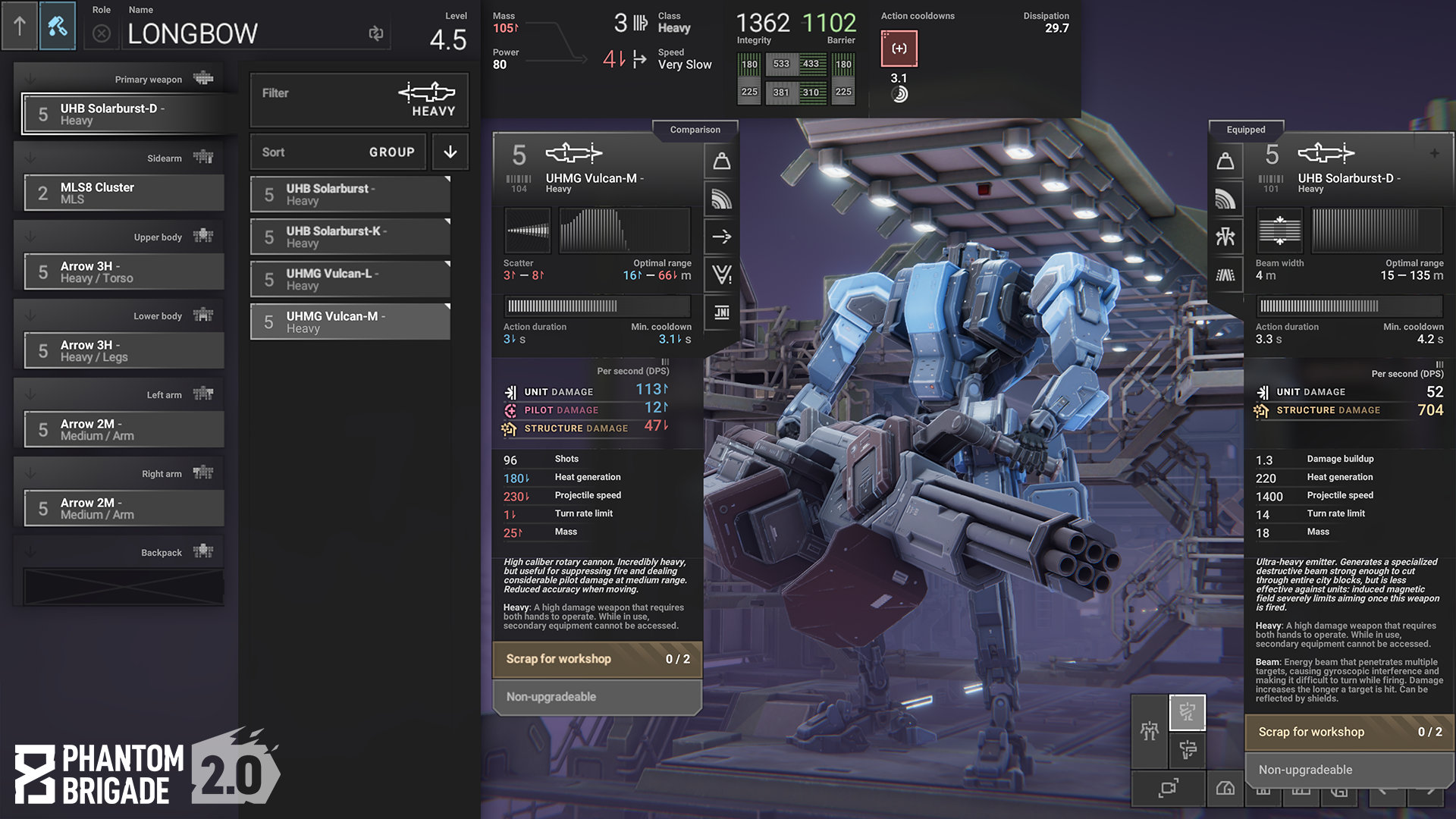Viewport: 1456px width, 819px height.
Task: Select the wrench customization icon top left
Action: tap(58, 25)
